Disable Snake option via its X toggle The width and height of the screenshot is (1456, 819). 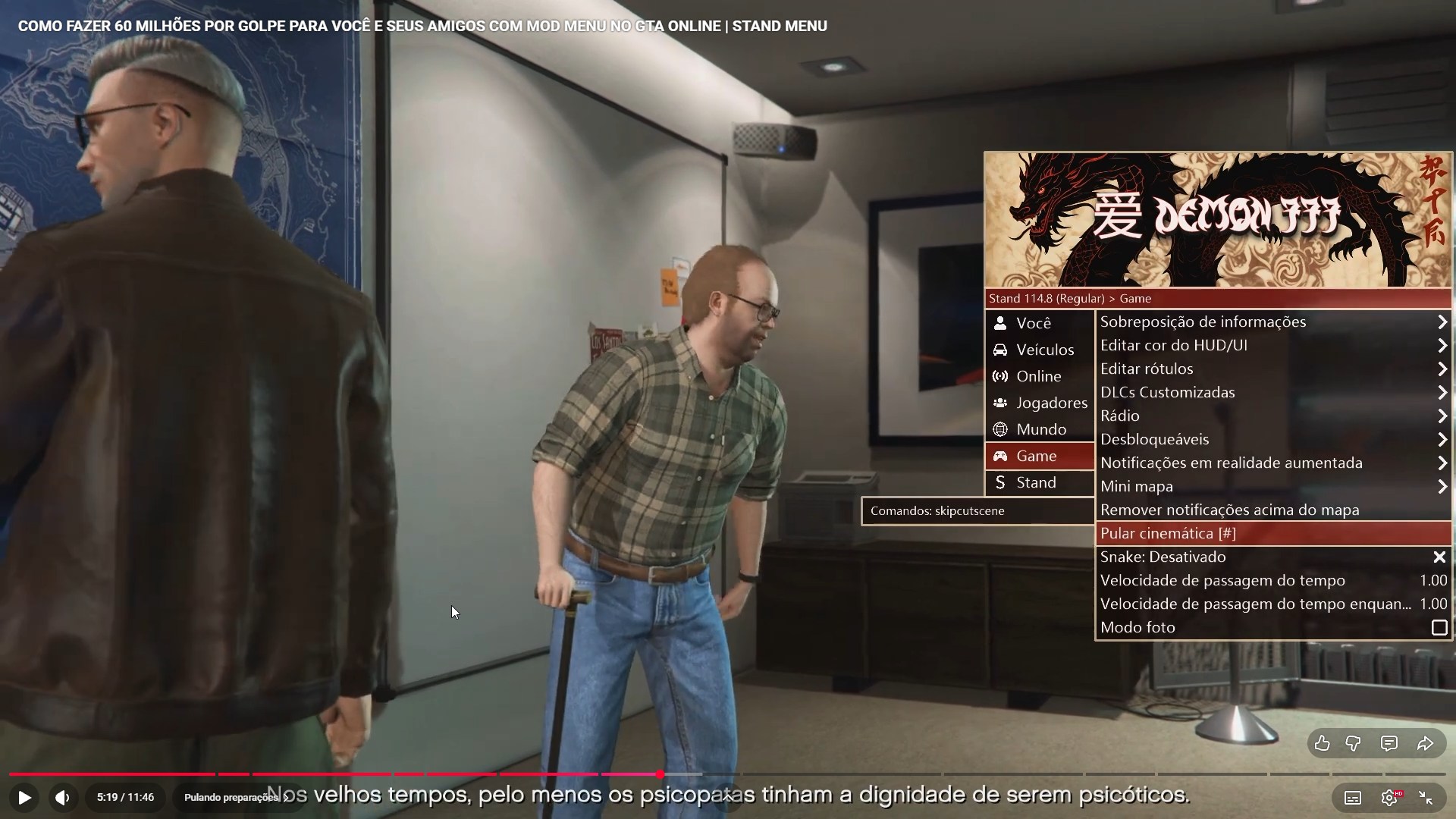coord(1439,557)
